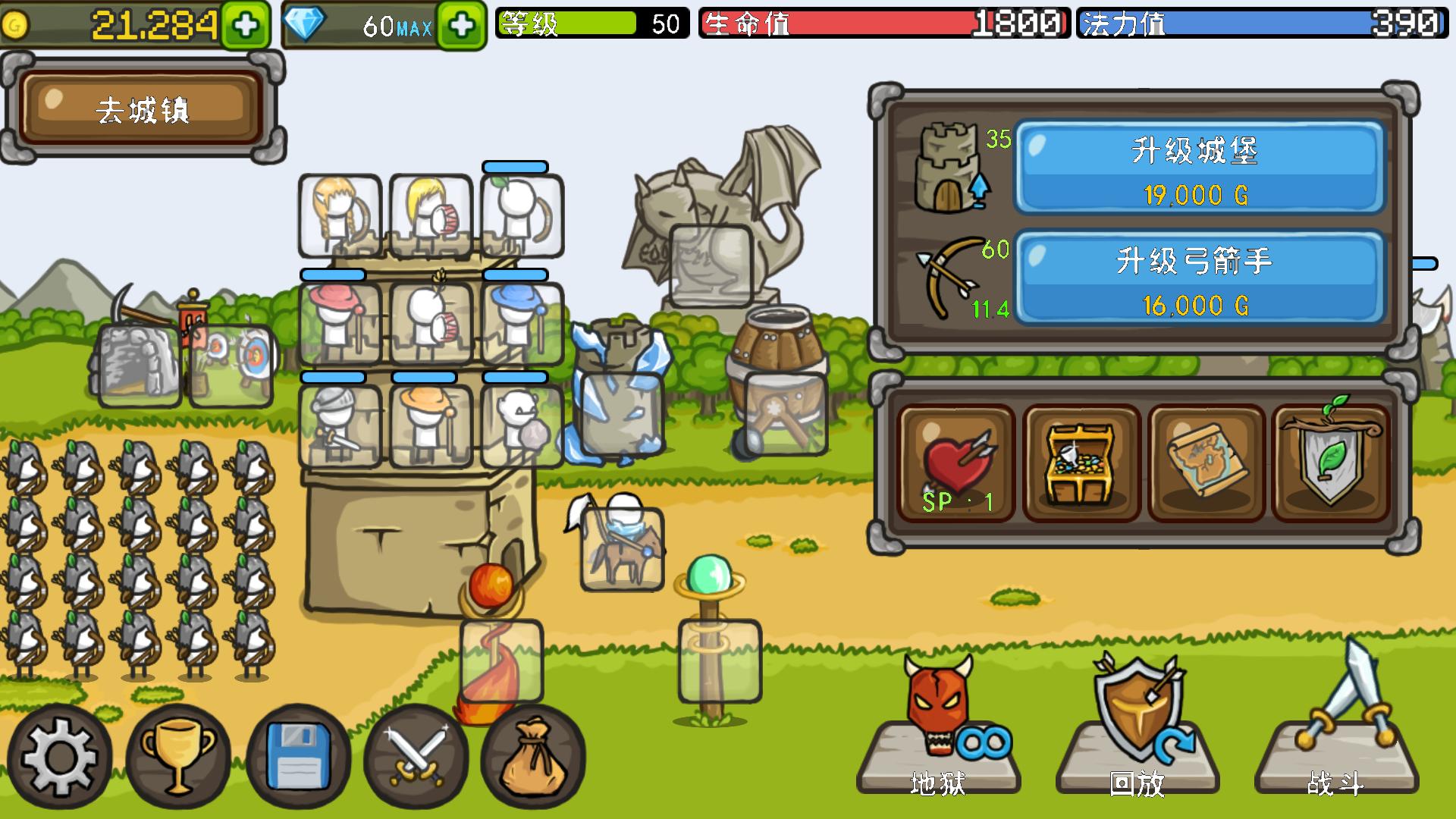1456x819 pixels.
Task: Open the parchment map icon
Action: 1206,464
